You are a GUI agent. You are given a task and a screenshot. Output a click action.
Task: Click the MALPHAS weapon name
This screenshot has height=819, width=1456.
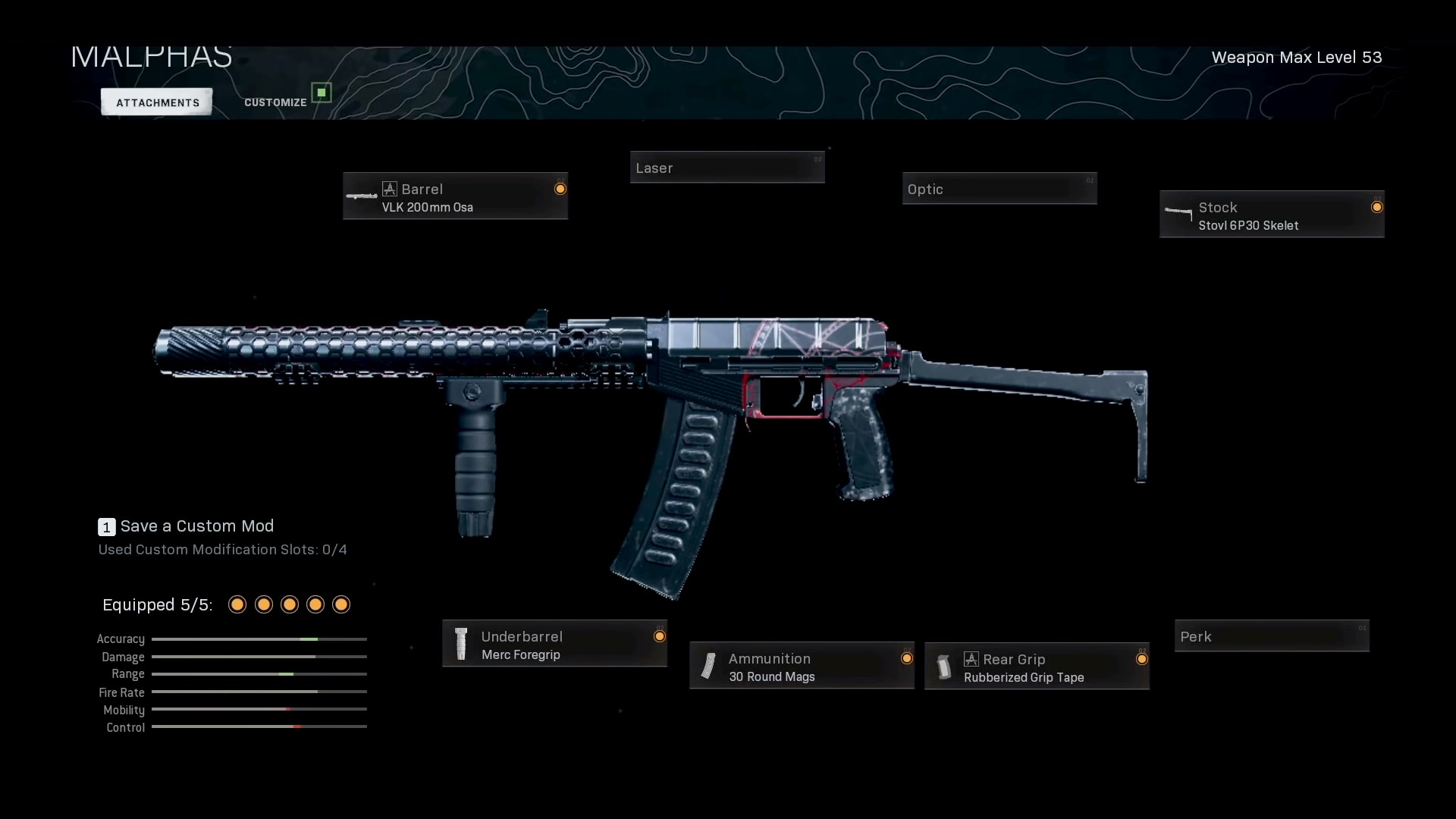151,56
